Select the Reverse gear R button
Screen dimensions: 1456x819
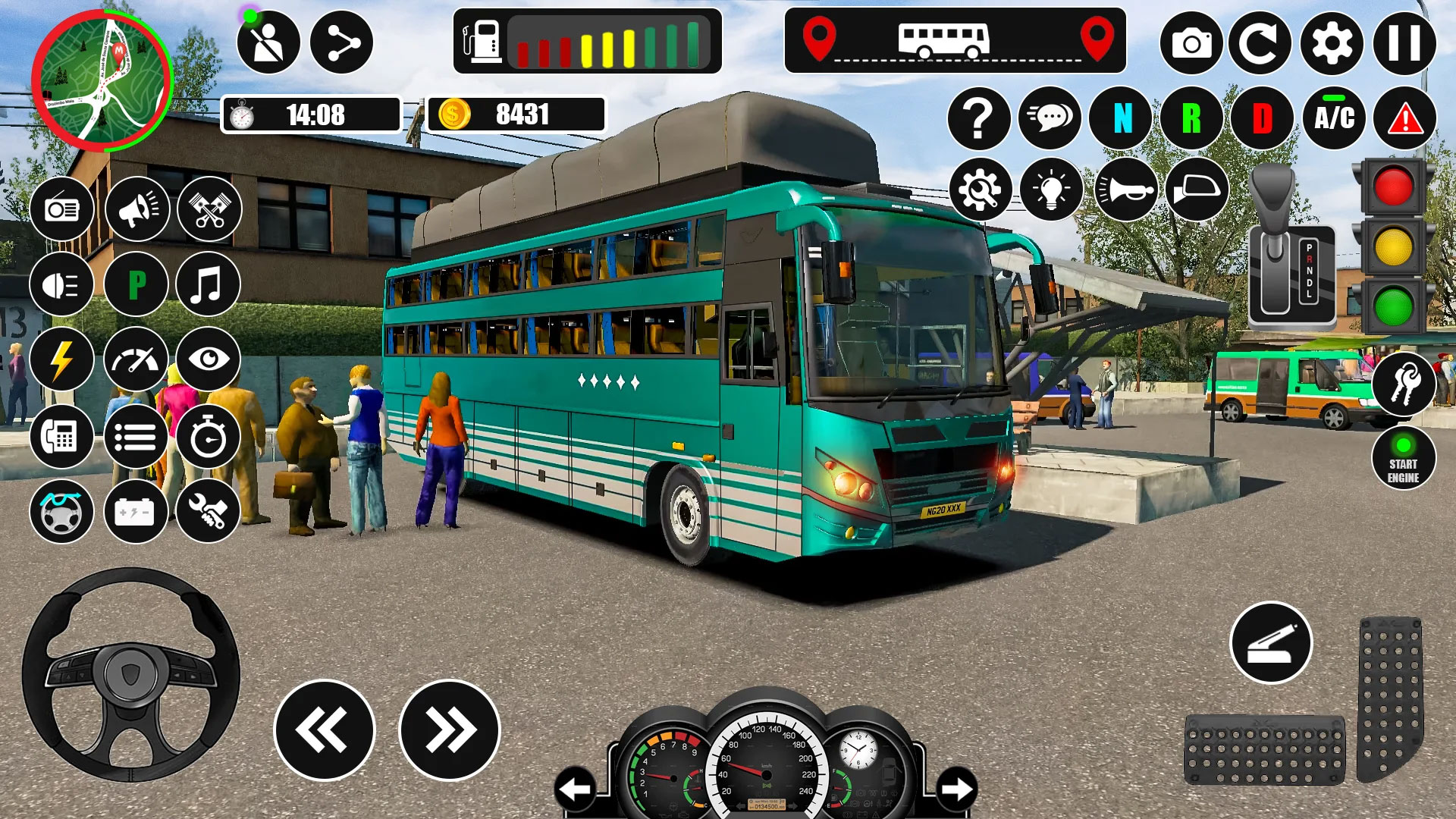pyautogui.click(x=1191, y=118)
